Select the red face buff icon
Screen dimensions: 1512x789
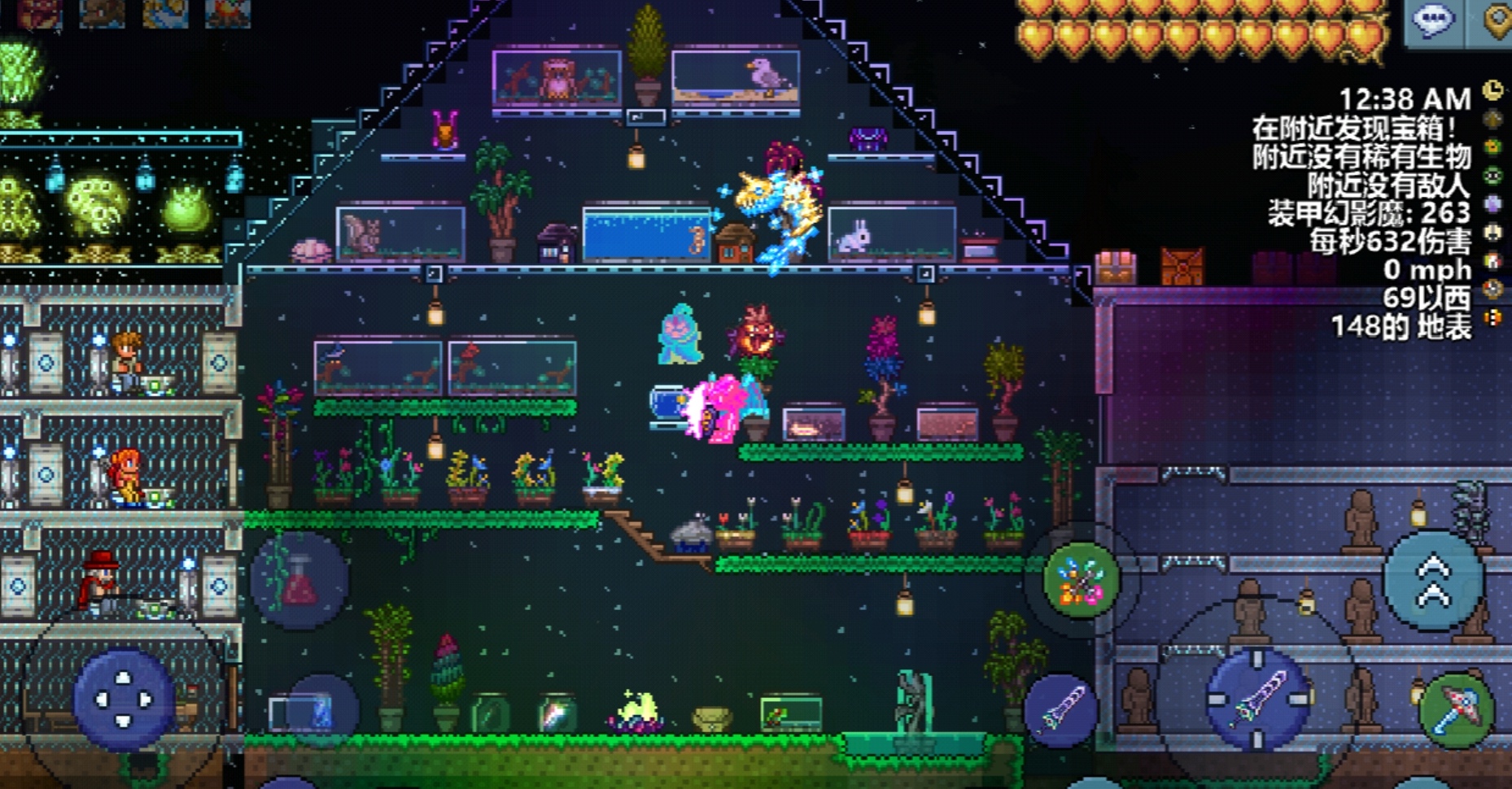click(x=40, y=14)
